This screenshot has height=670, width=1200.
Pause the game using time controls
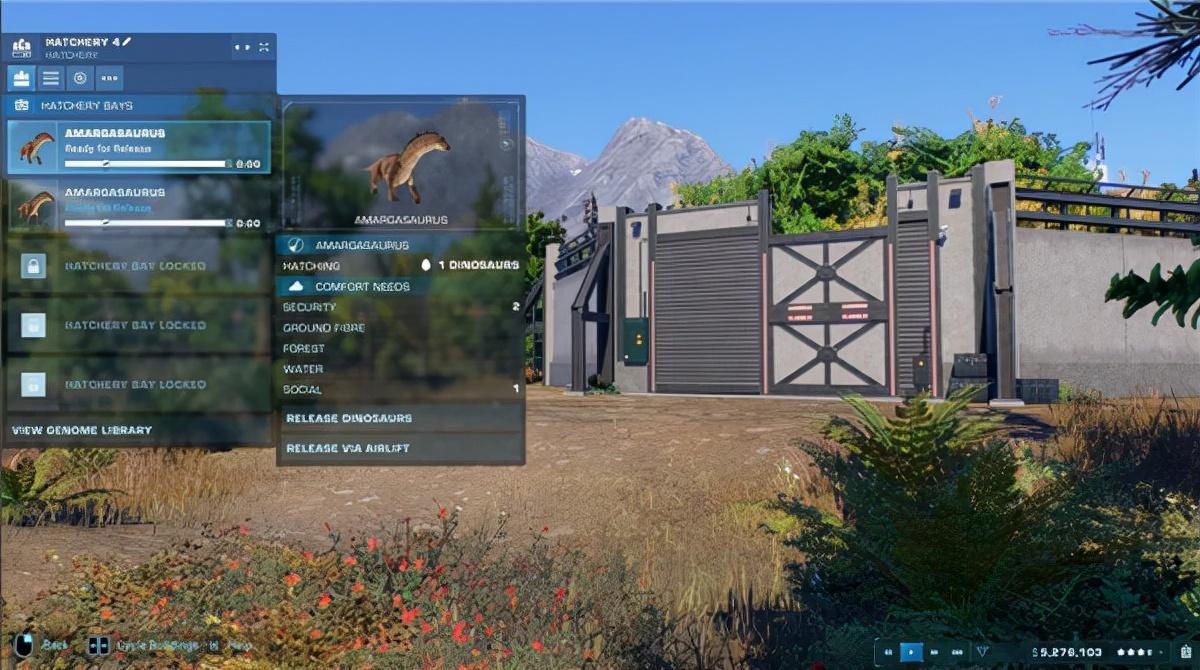coord(887,652)
